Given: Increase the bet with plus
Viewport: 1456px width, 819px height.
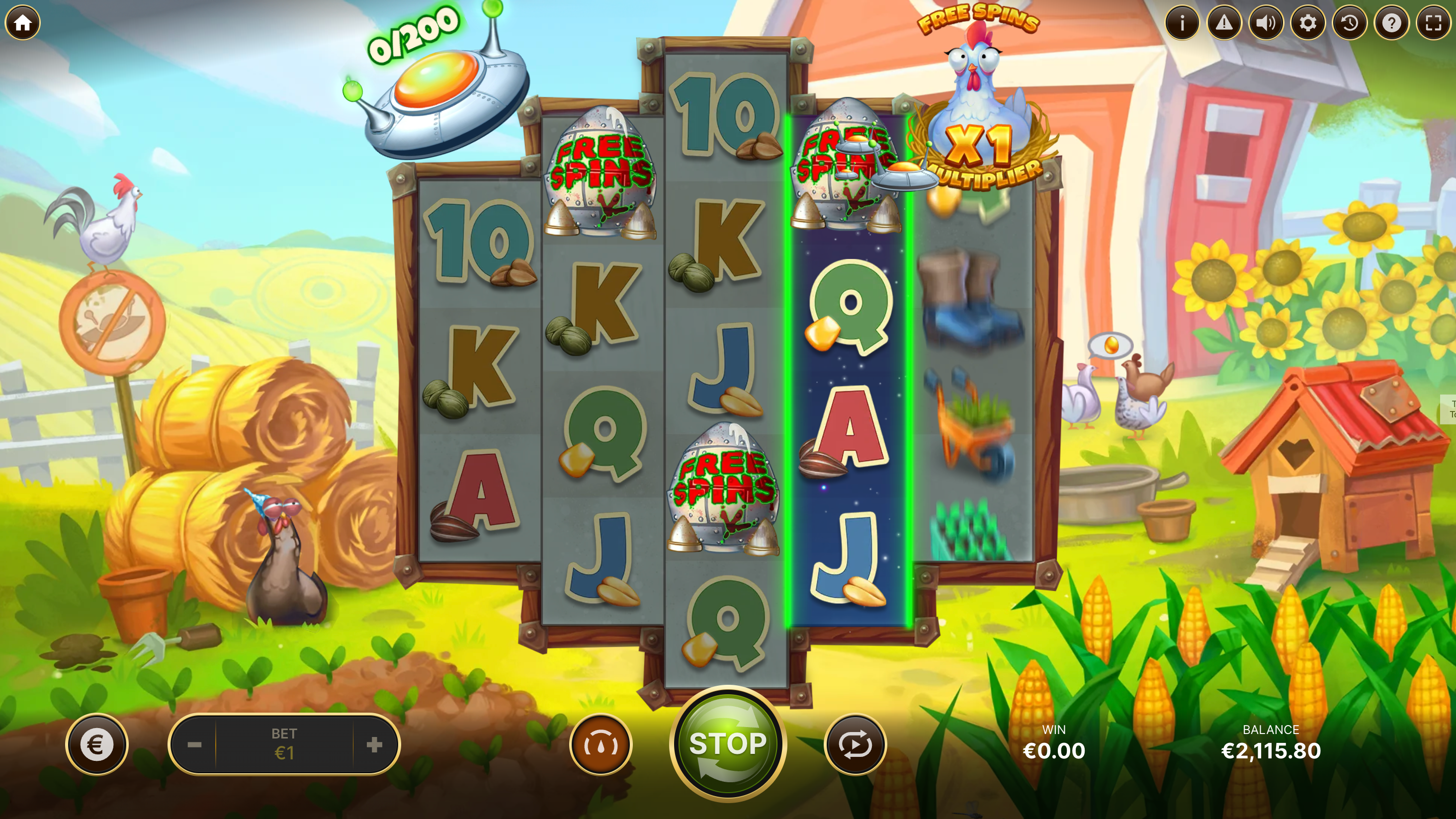Looking at the screenshot, I should click(374, 745).
